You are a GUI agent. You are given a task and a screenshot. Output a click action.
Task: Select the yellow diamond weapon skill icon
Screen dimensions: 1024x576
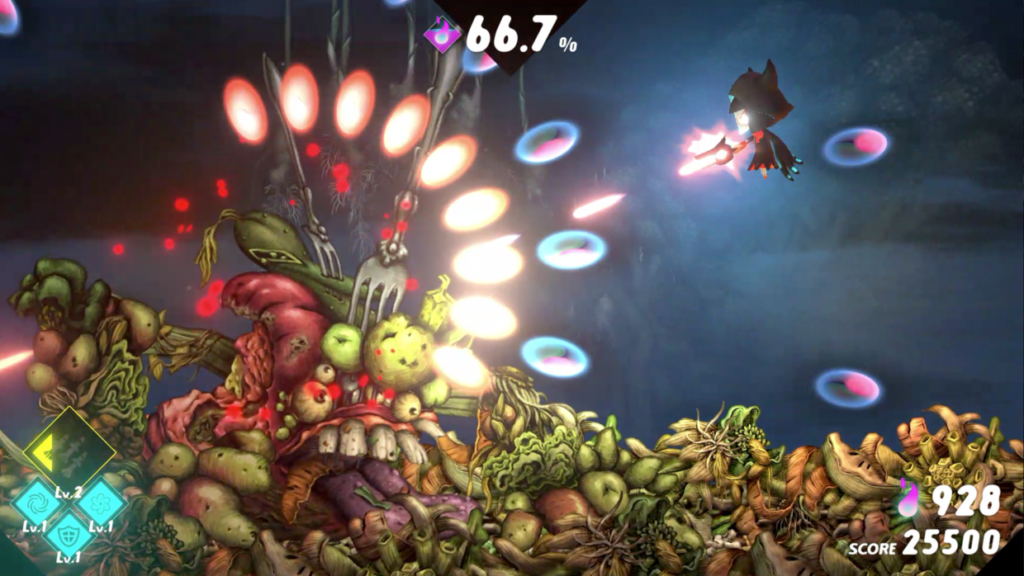pyautogui.click(x=68, y=453)
